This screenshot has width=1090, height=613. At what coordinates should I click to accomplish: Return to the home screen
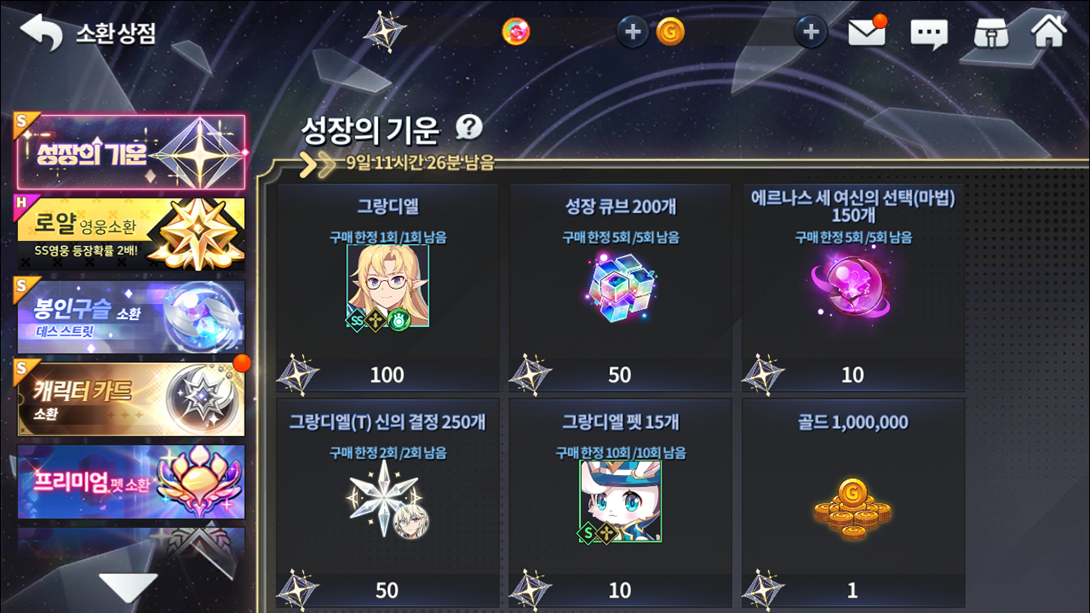coord(1049,30)
